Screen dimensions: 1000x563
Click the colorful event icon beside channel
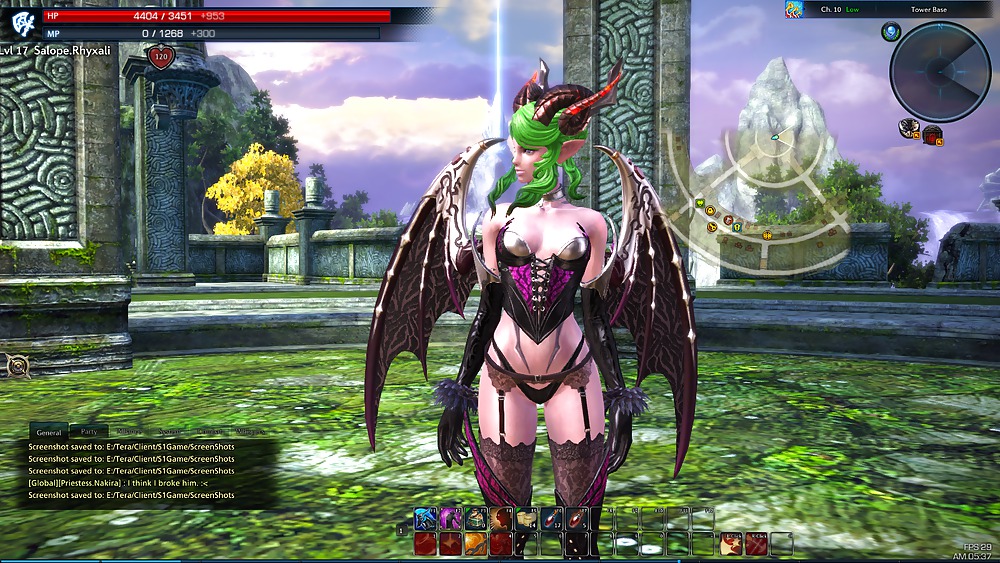(794, 10)
